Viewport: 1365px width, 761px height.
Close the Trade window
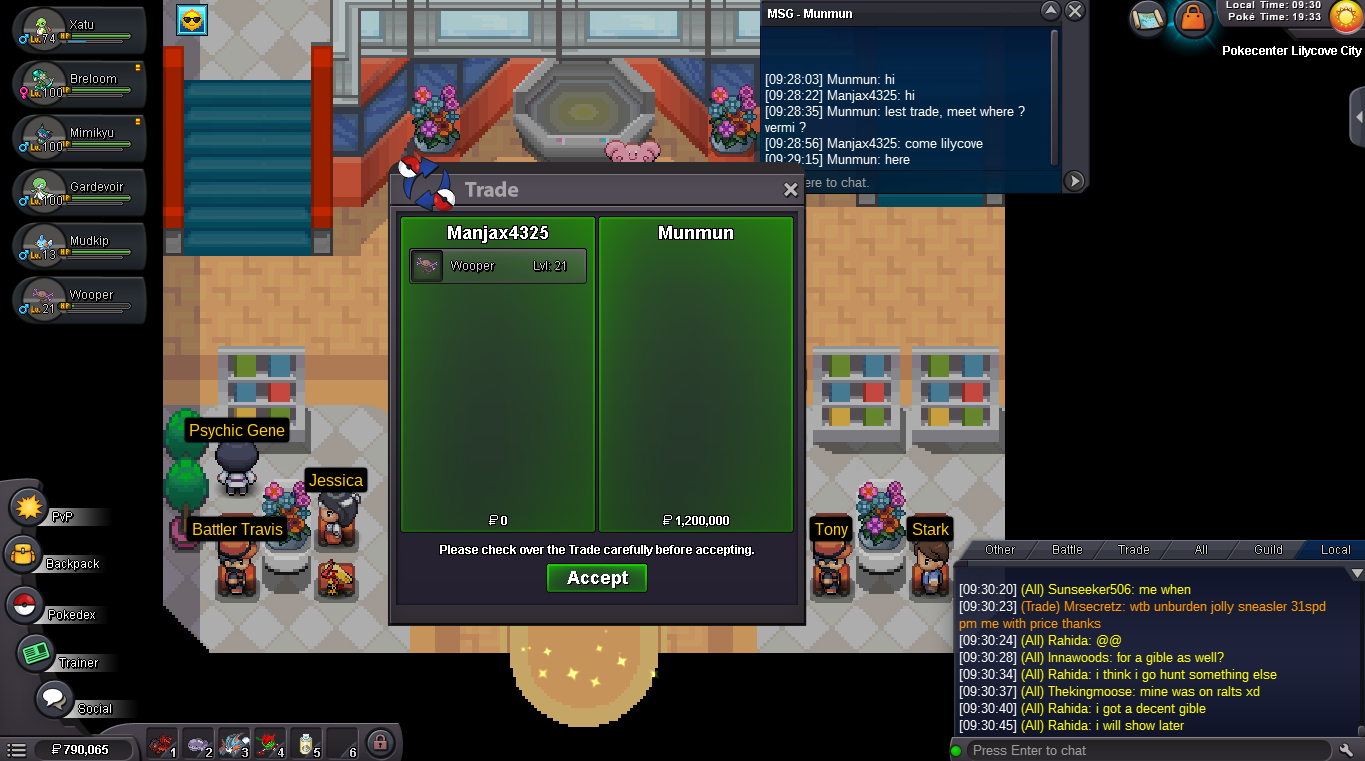[x=790, y=190]
